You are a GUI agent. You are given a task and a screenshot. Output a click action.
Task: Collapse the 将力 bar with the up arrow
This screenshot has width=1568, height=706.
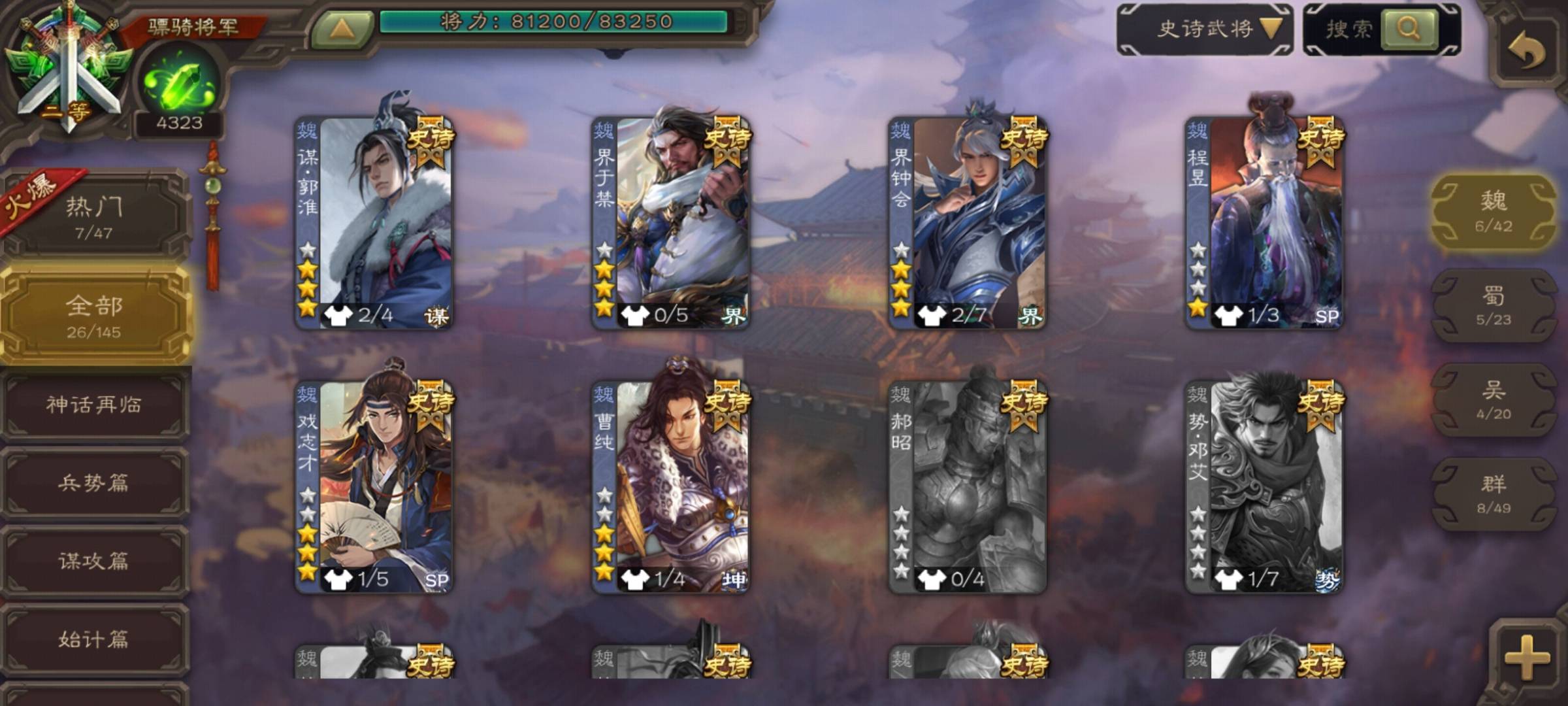point(342,29)
